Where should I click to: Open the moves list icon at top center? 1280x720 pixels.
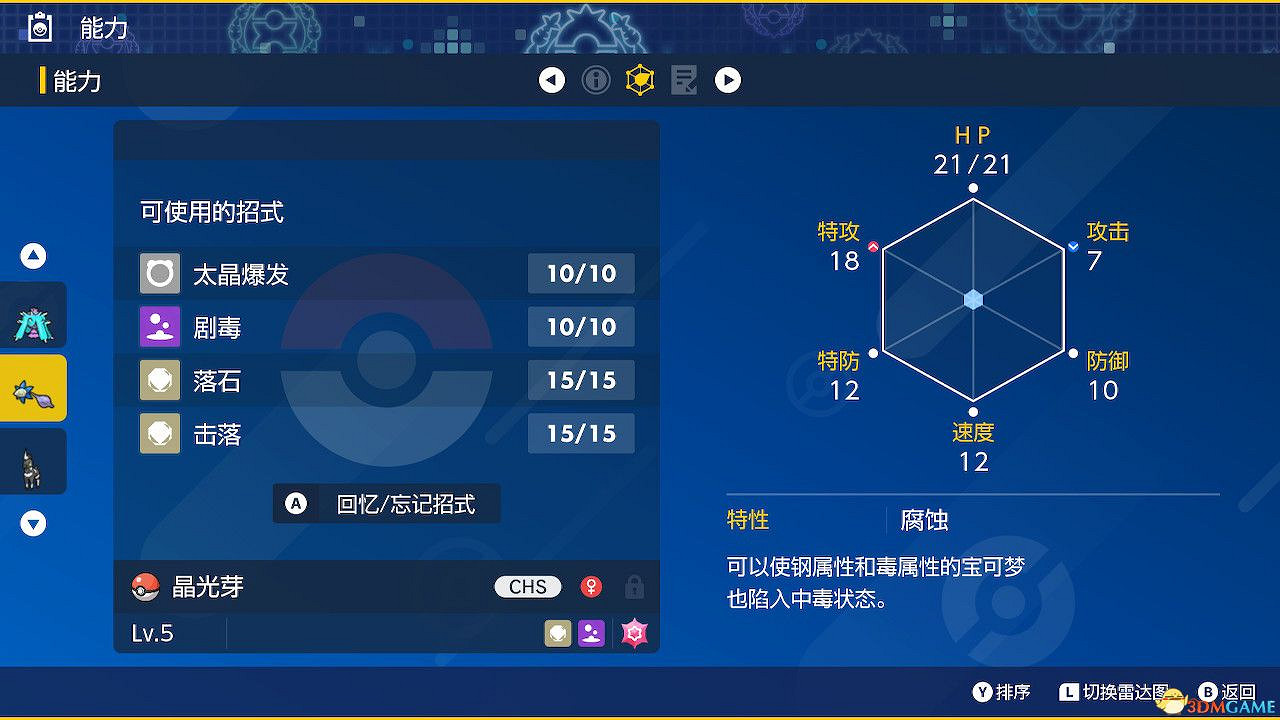(x=684, y=80)
